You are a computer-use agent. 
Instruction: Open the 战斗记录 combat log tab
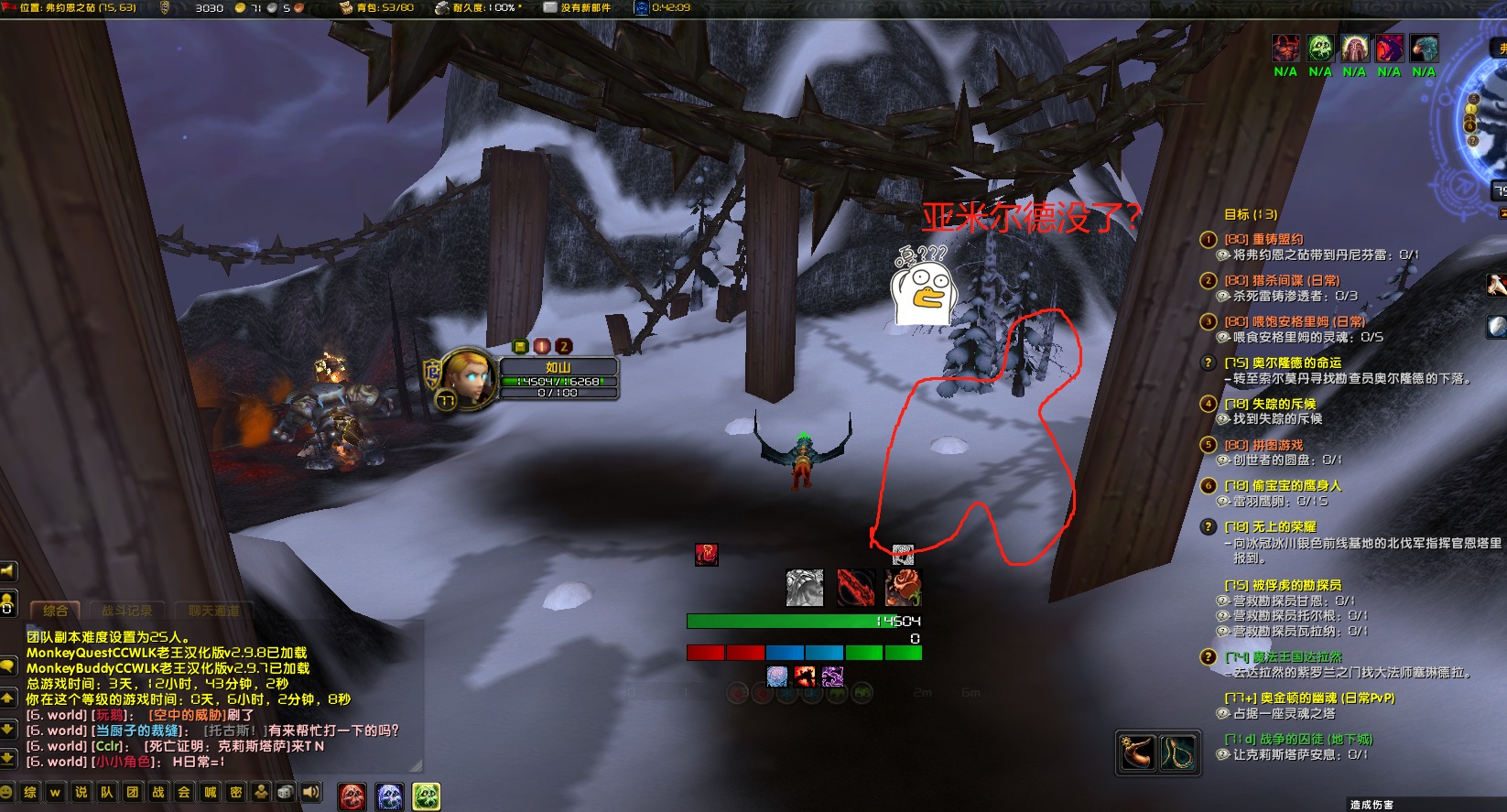126,611
